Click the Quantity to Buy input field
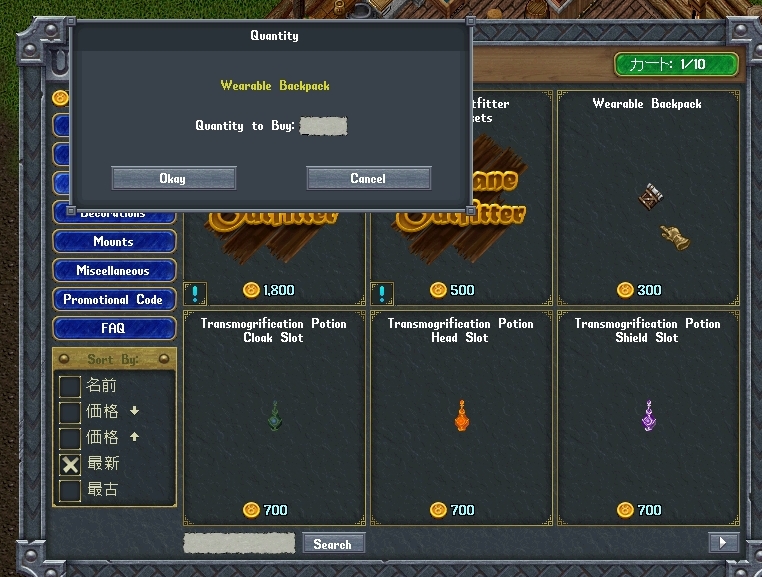Viewport: 762px width, 577px height. click(x=323, y=126)
